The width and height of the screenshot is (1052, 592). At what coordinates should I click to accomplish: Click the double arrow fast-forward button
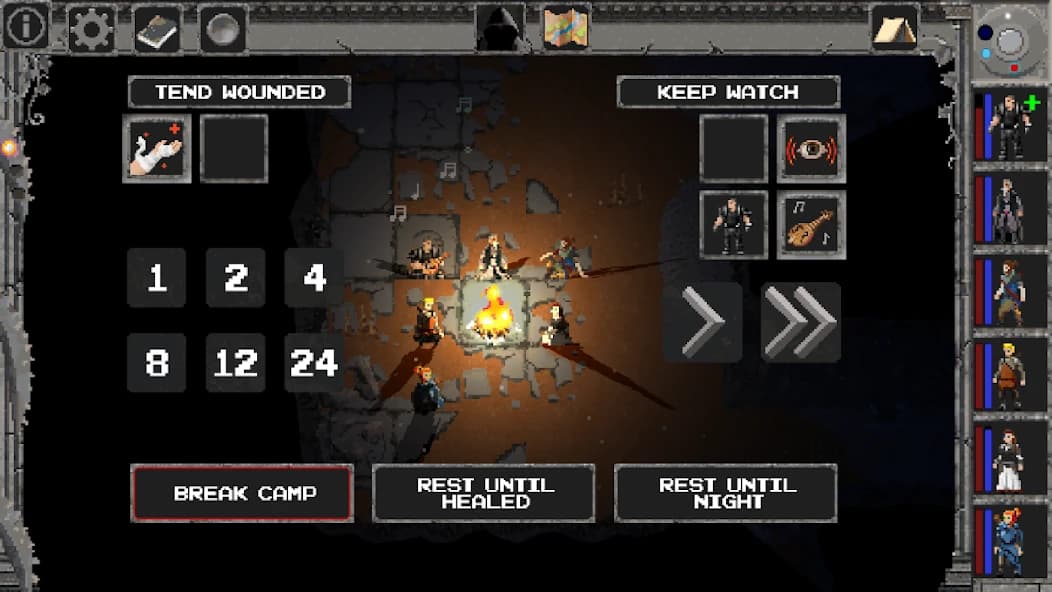[801, 322]
